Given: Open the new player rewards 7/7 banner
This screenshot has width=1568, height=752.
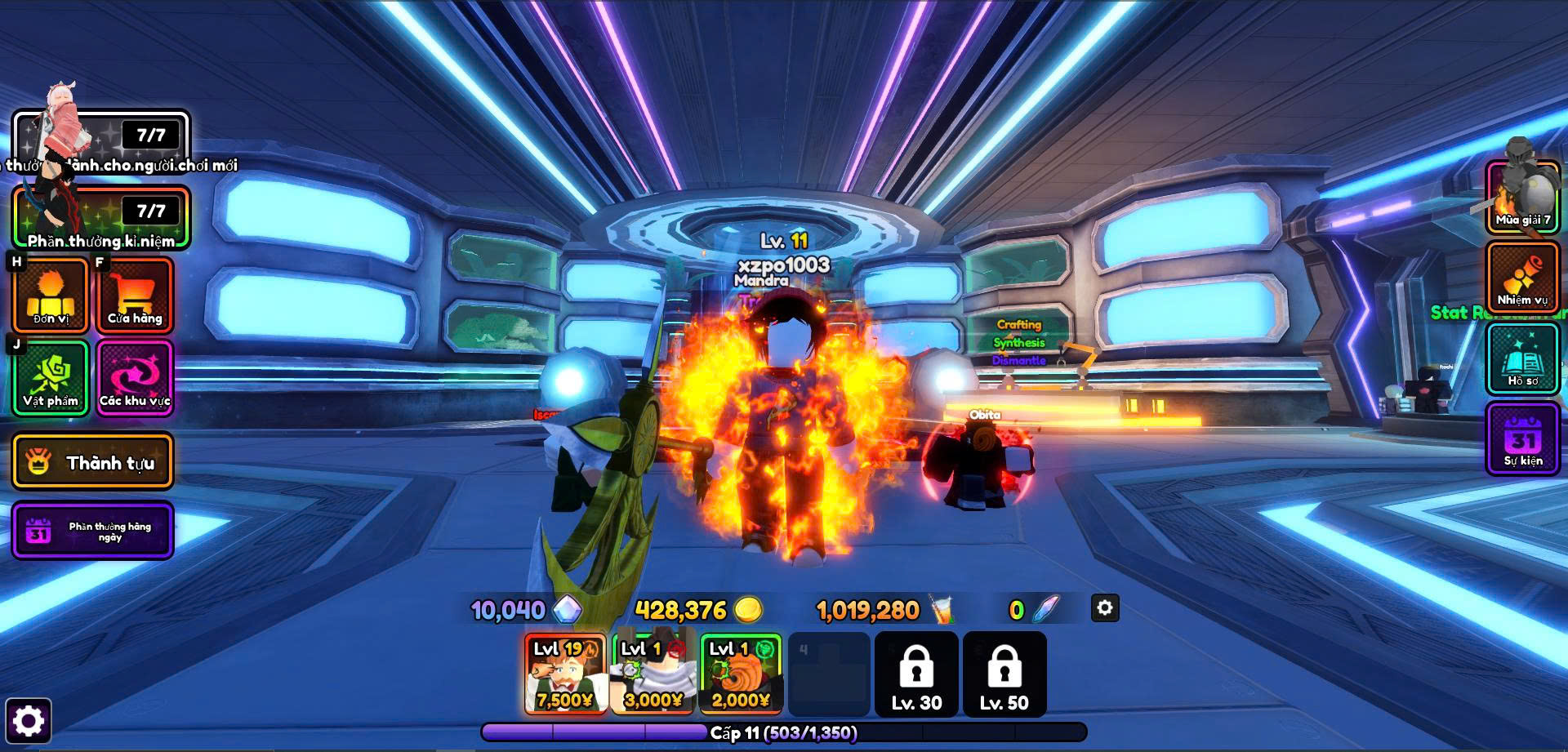Looking at the screenshot, I should point(102,140).
